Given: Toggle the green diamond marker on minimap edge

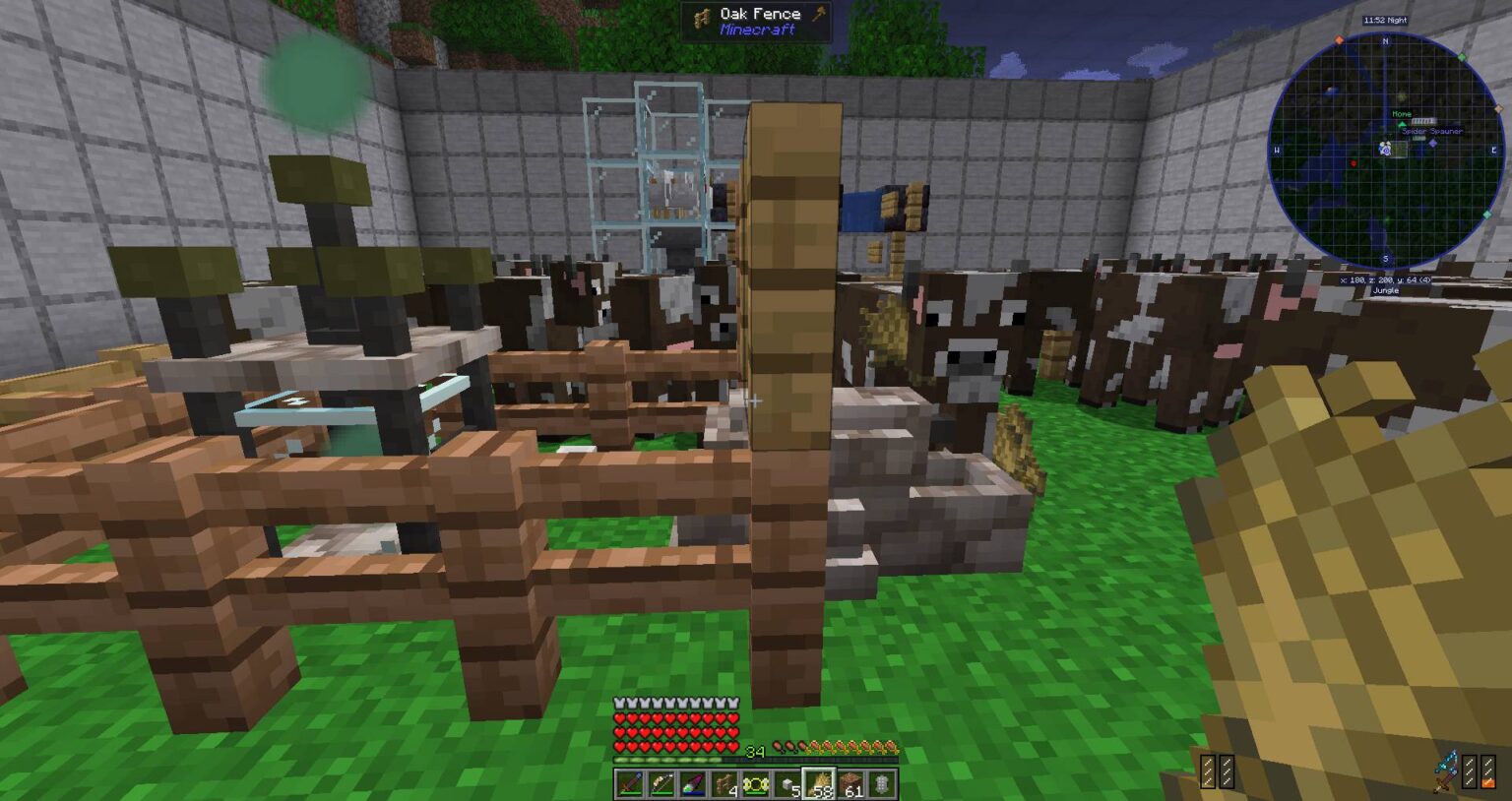Looking at the screenshot, I should (x=1462, y=56).
